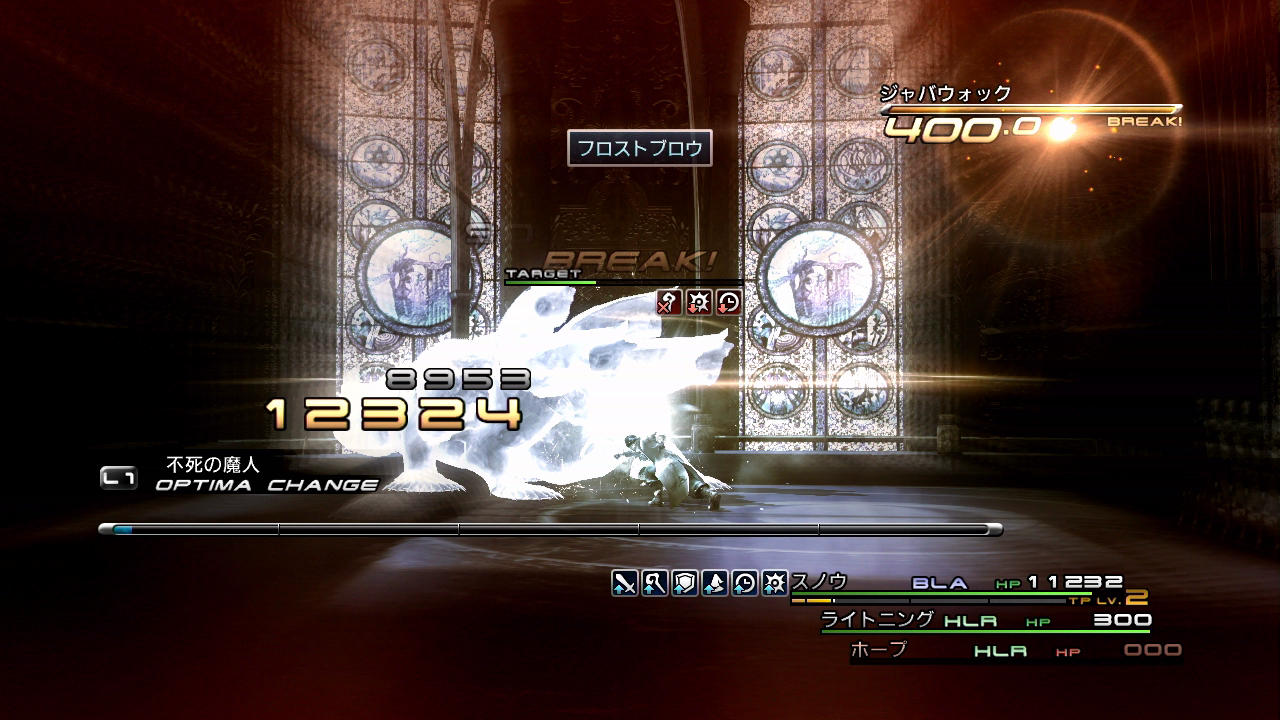
Task: Inspect the enemy's spiked-star down-arrow debuff icon
Action: [699, 302]
